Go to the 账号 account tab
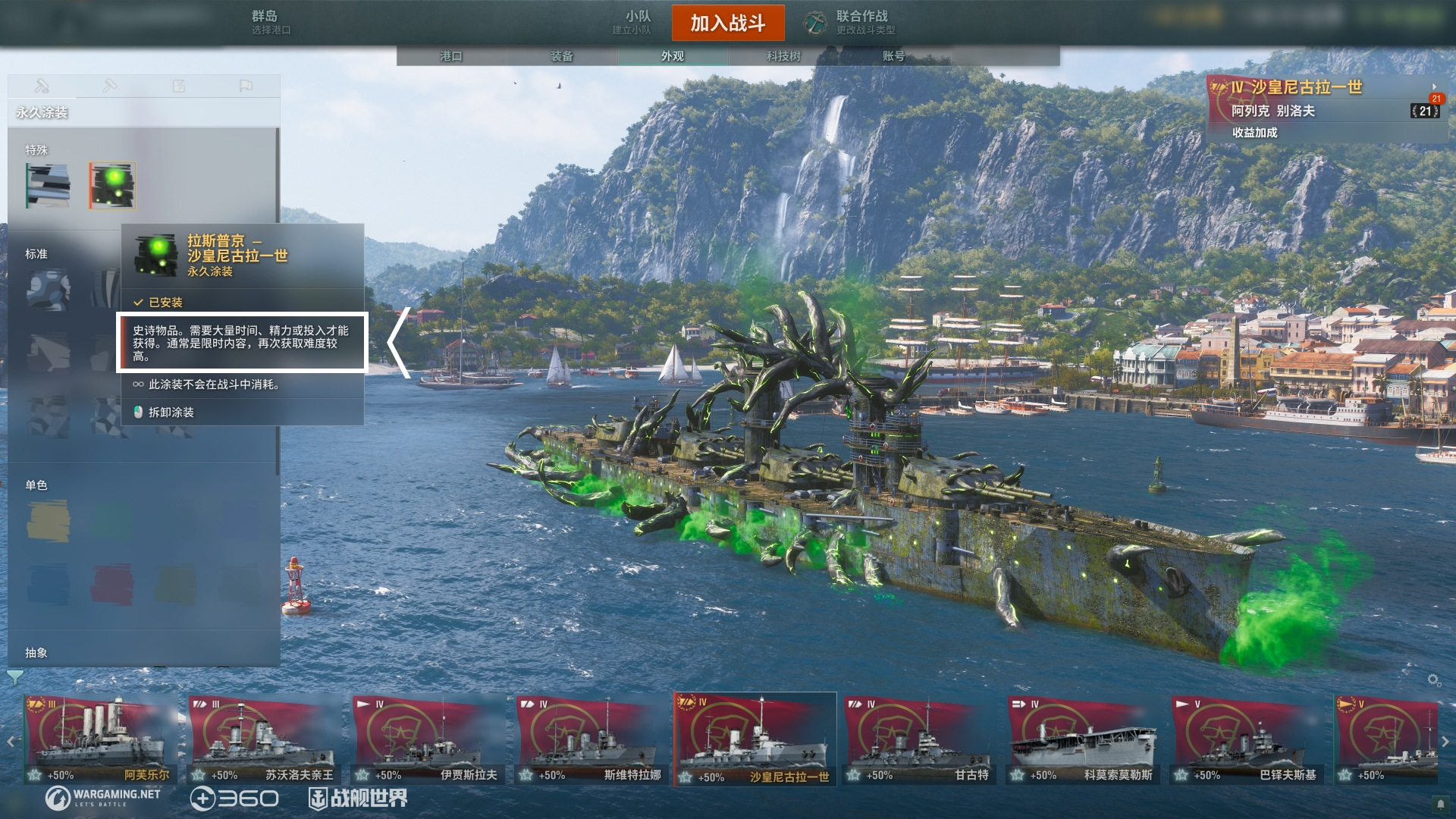Image resolution: width=1456 pixels, height=819 pixels. (893, 56)
